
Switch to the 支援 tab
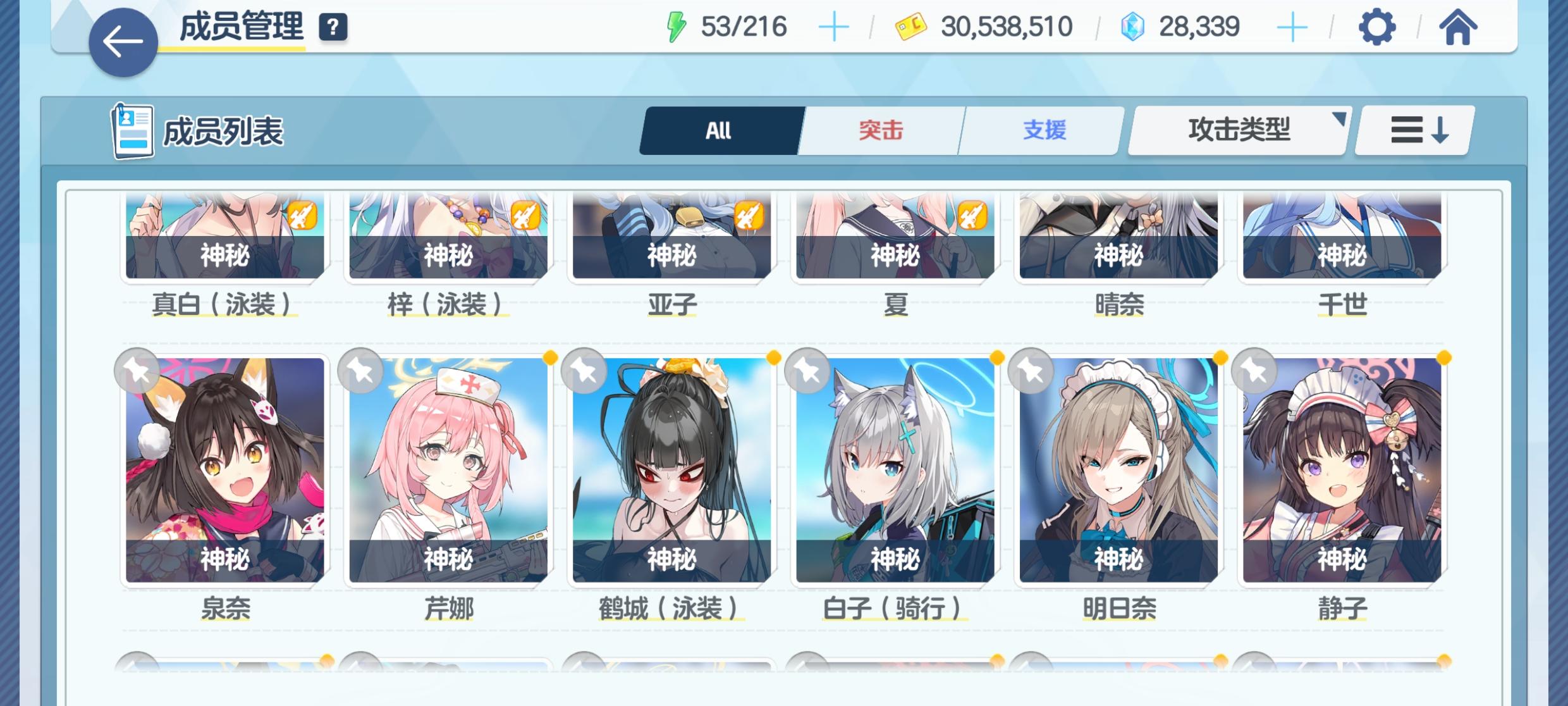1042,130
